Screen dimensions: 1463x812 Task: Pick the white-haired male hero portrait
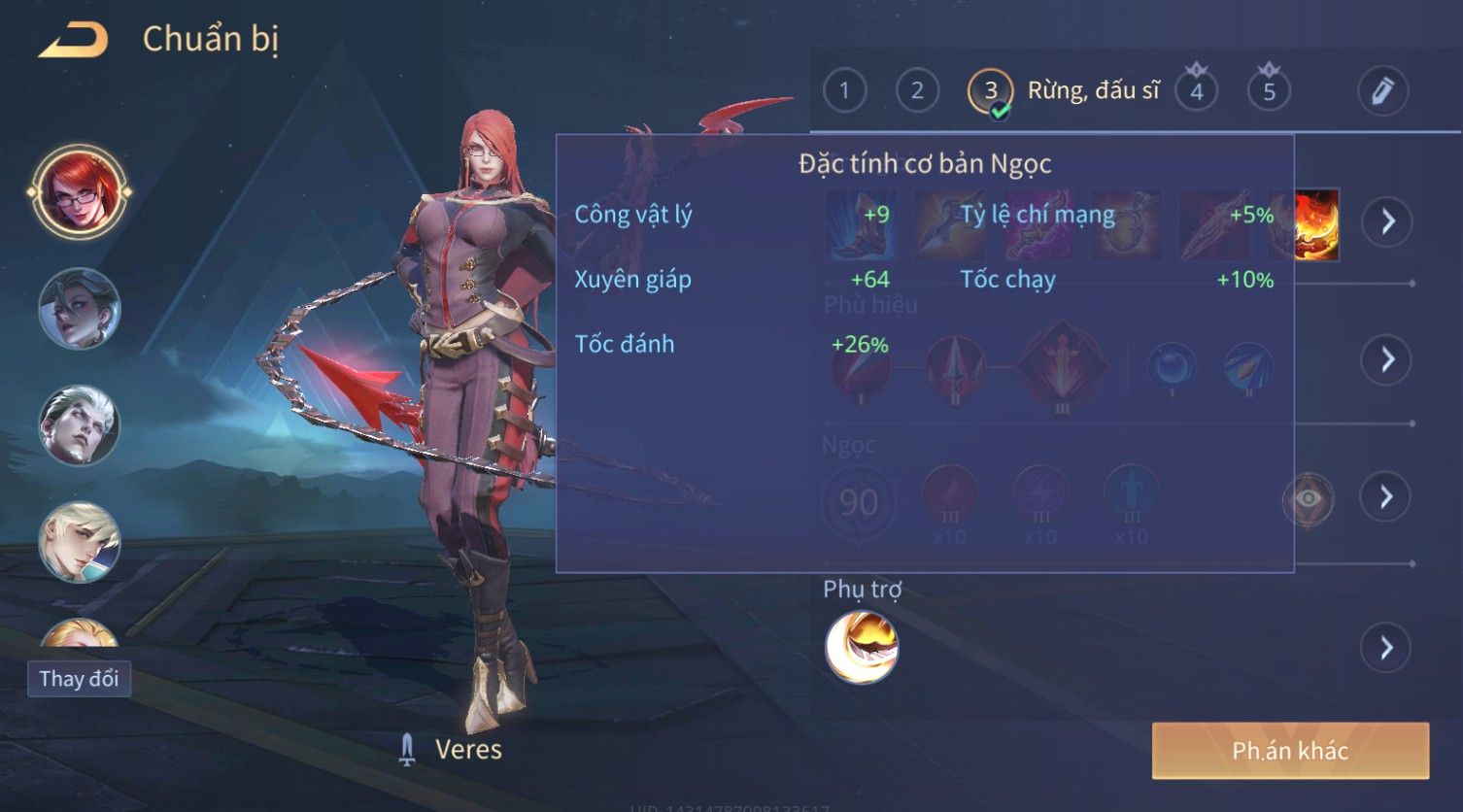pyautogui.click(x=80, y=425)
